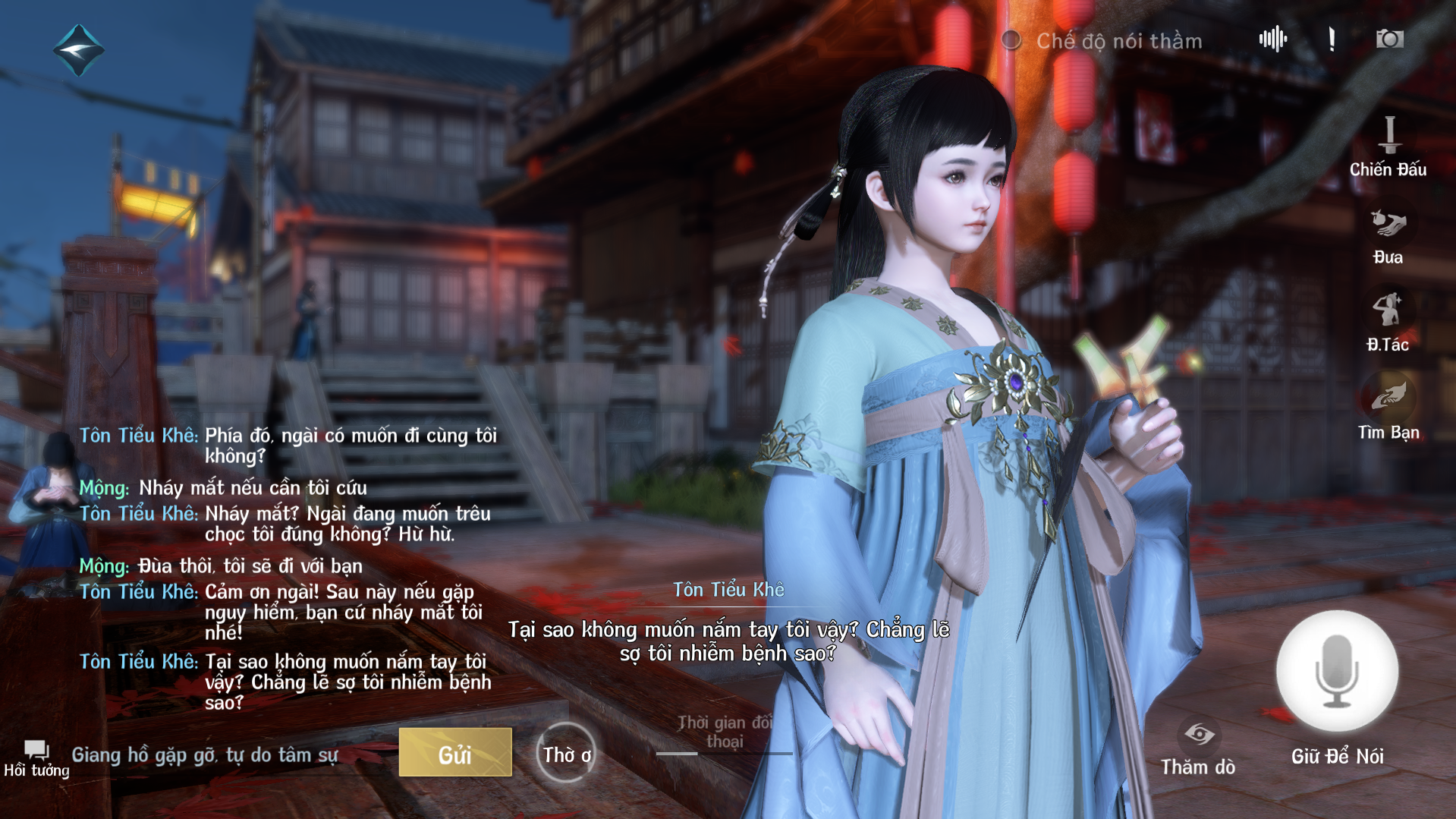Send the message with Gửi
The image size is (1456, 819).
(455, 753)
